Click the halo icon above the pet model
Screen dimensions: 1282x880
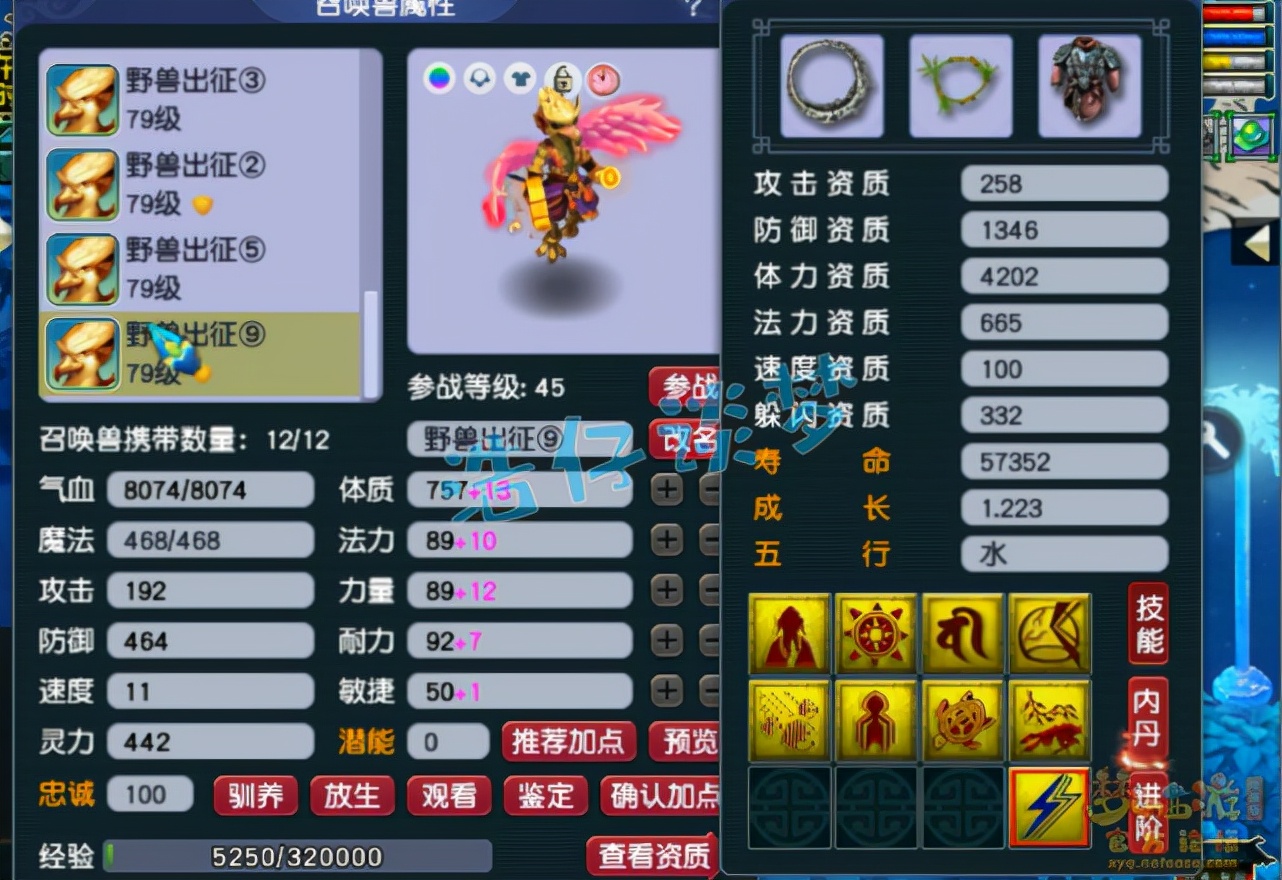tap(480, 75)
